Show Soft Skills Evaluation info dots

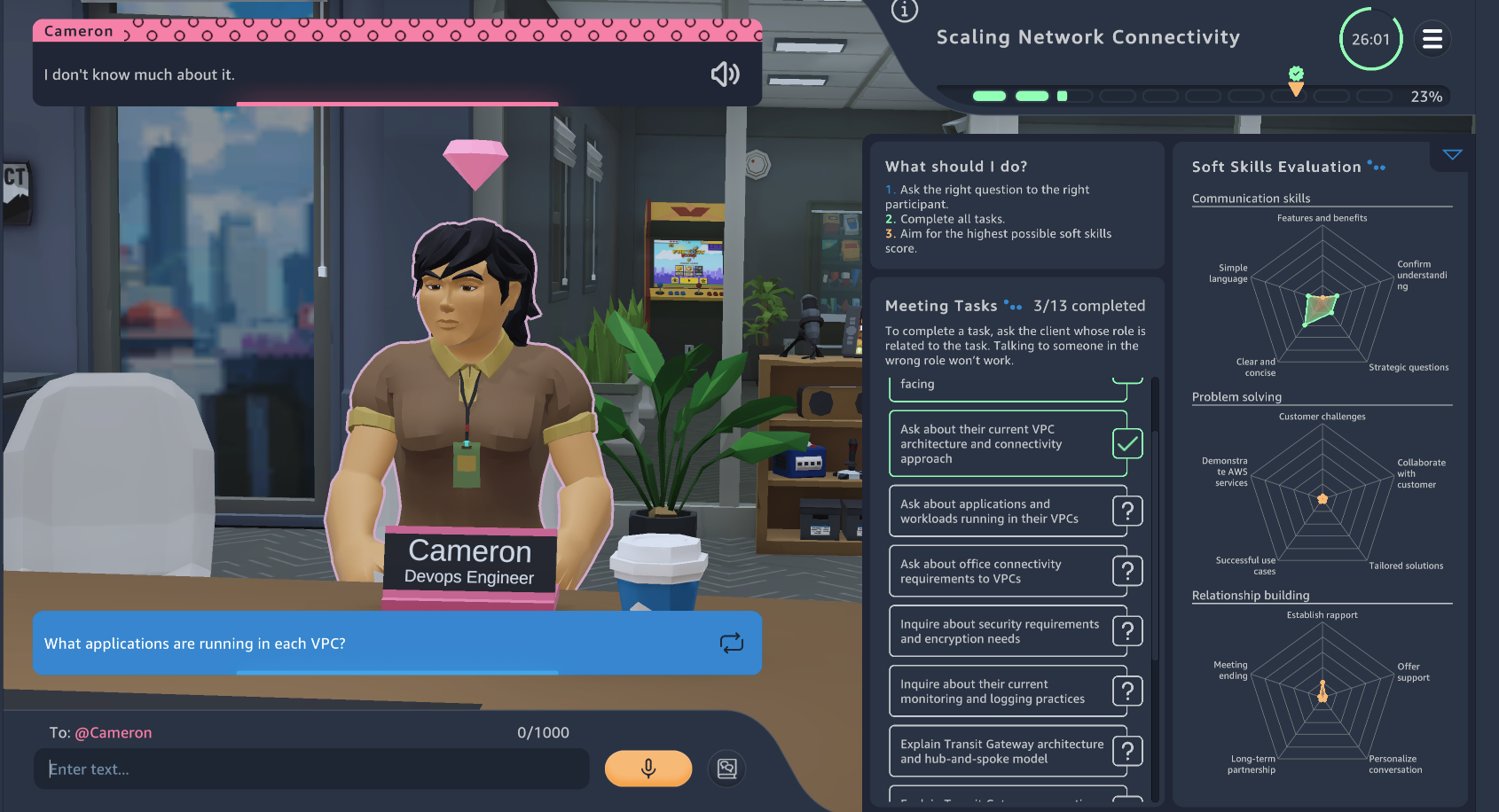[x=1377, y=166]
